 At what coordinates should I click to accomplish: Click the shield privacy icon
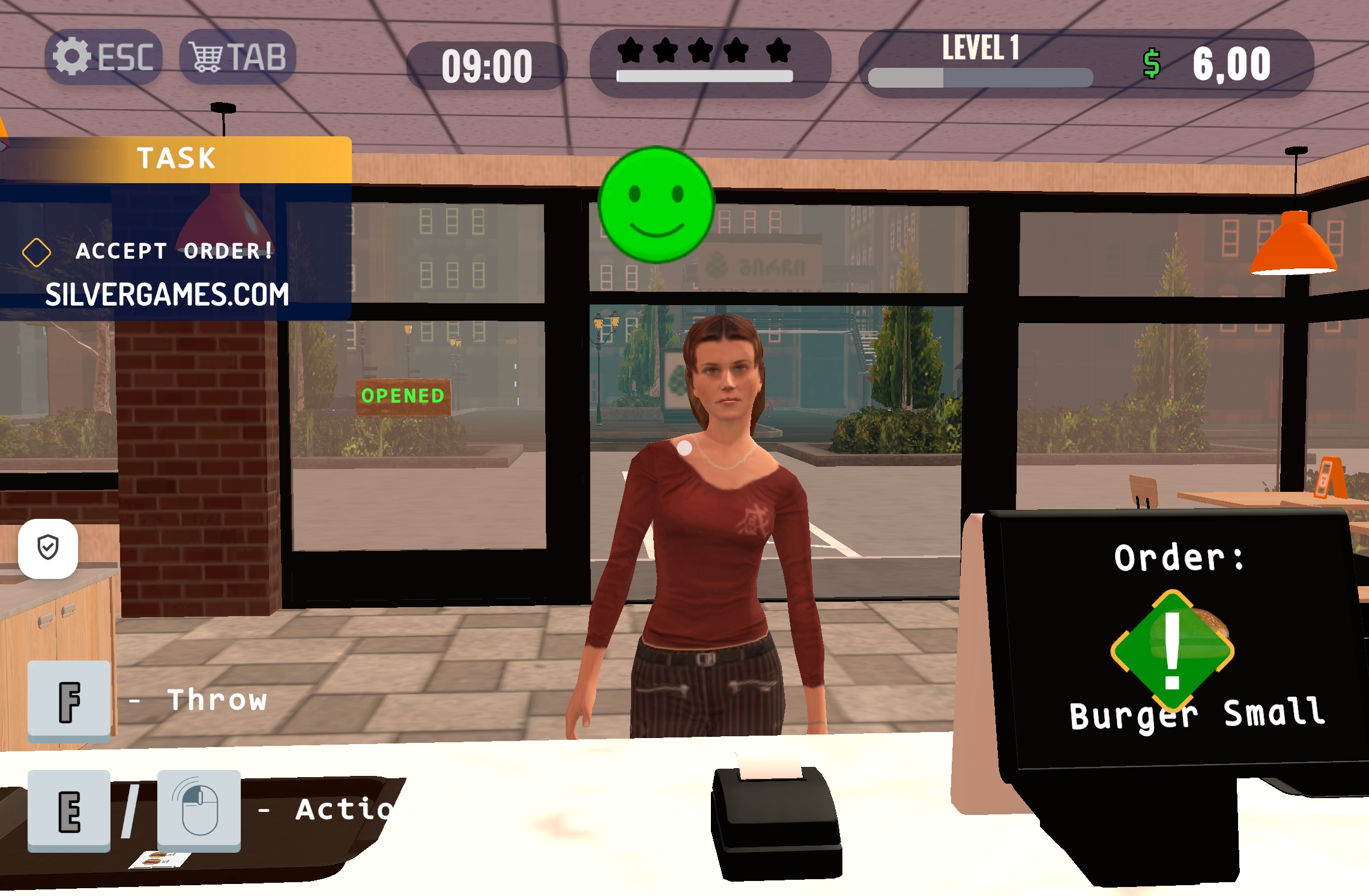click(x=48, y=548)
